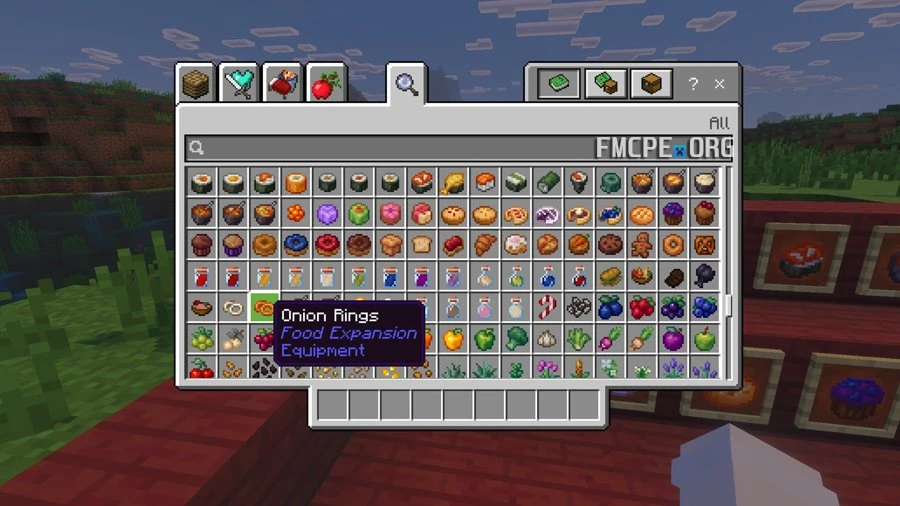Choose the gingerbread man cookie
The image size is (900, 506).
(641, 244)
